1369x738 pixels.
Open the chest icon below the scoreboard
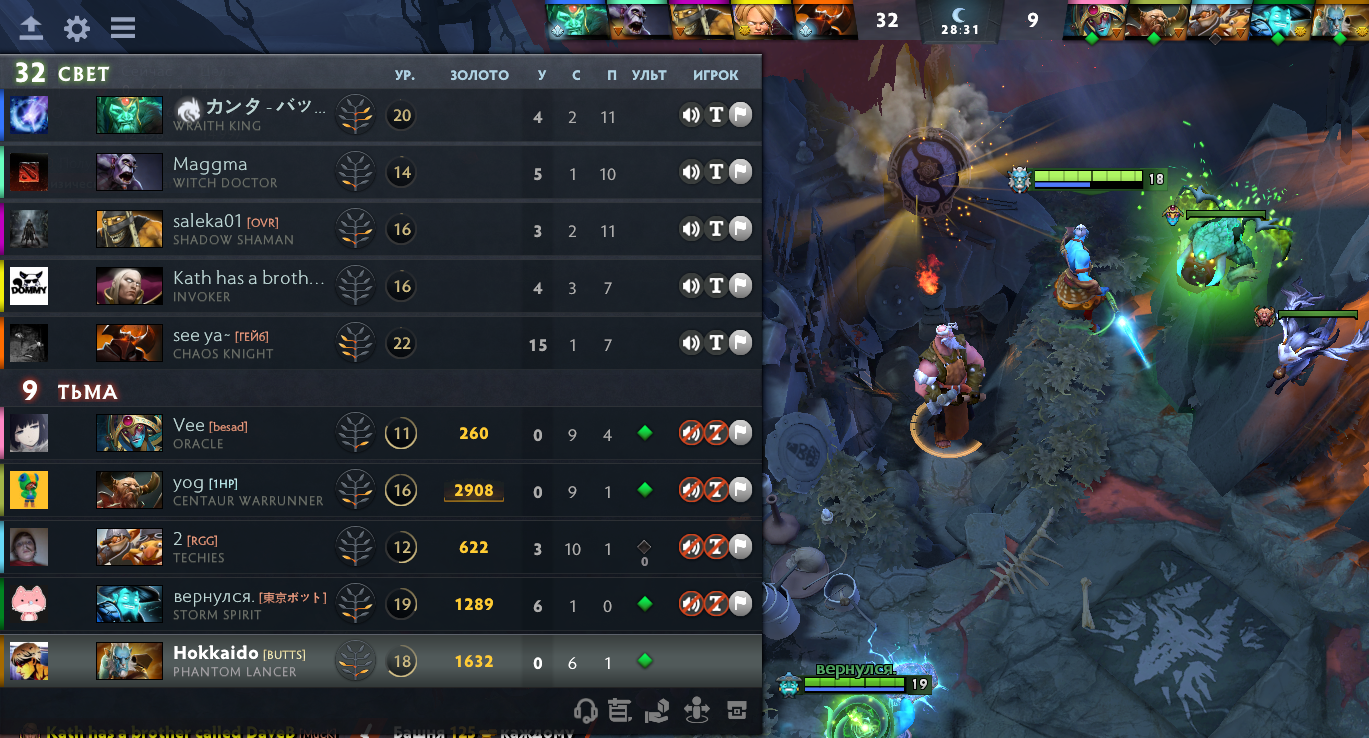pos(737,711)
